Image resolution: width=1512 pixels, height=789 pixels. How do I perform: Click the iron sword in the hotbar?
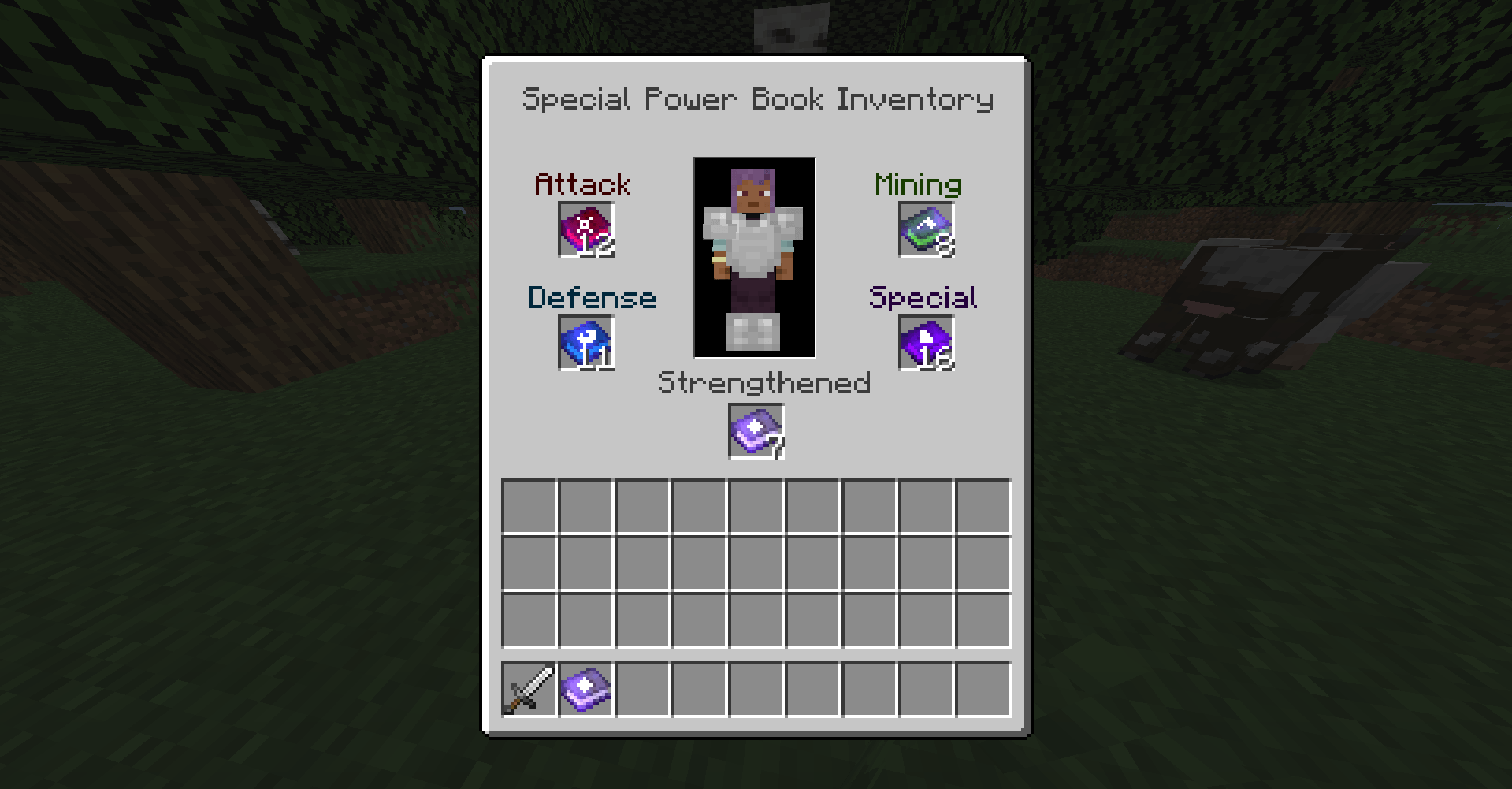(x=529, y=690)
